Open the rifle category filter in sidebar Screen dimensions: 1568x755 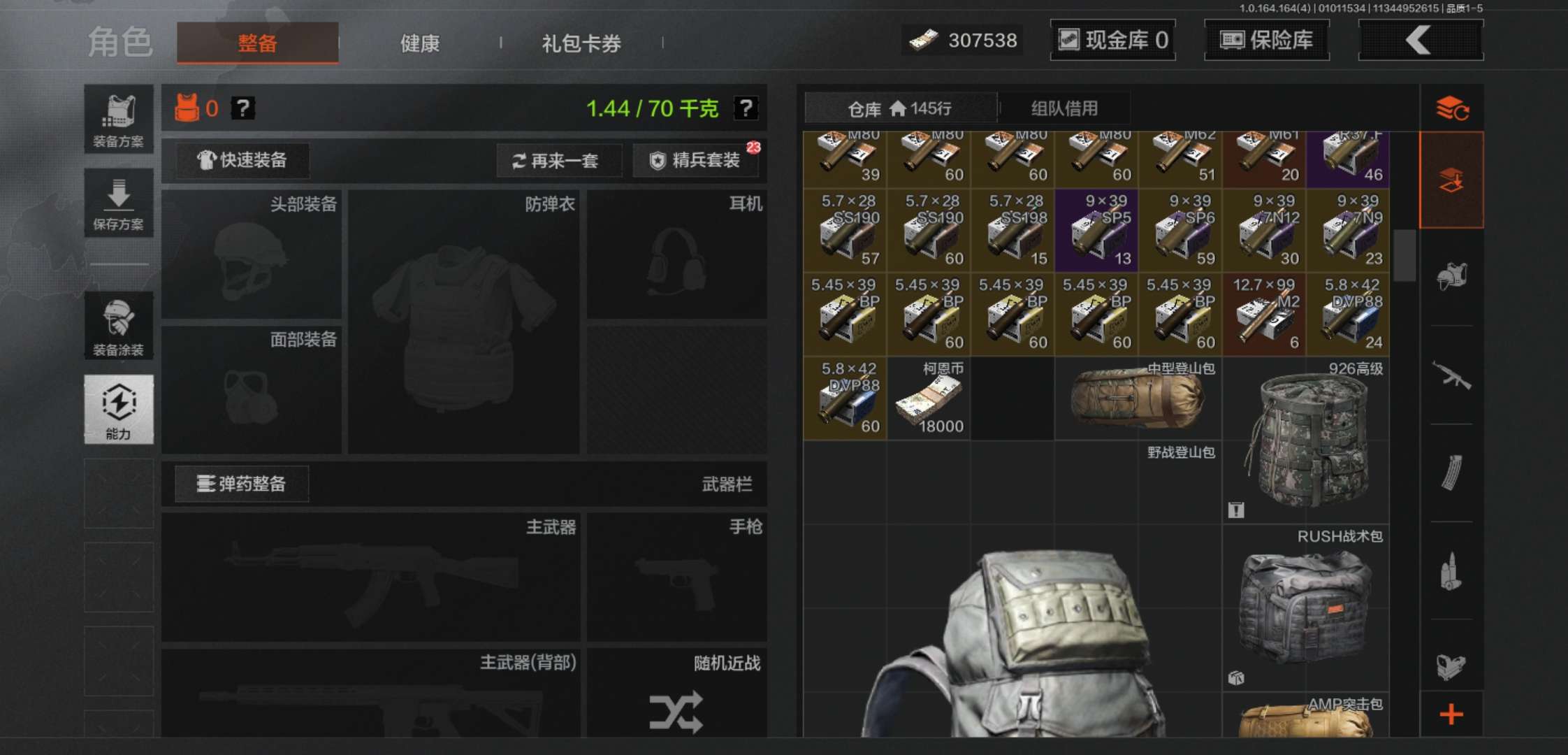1452,372
